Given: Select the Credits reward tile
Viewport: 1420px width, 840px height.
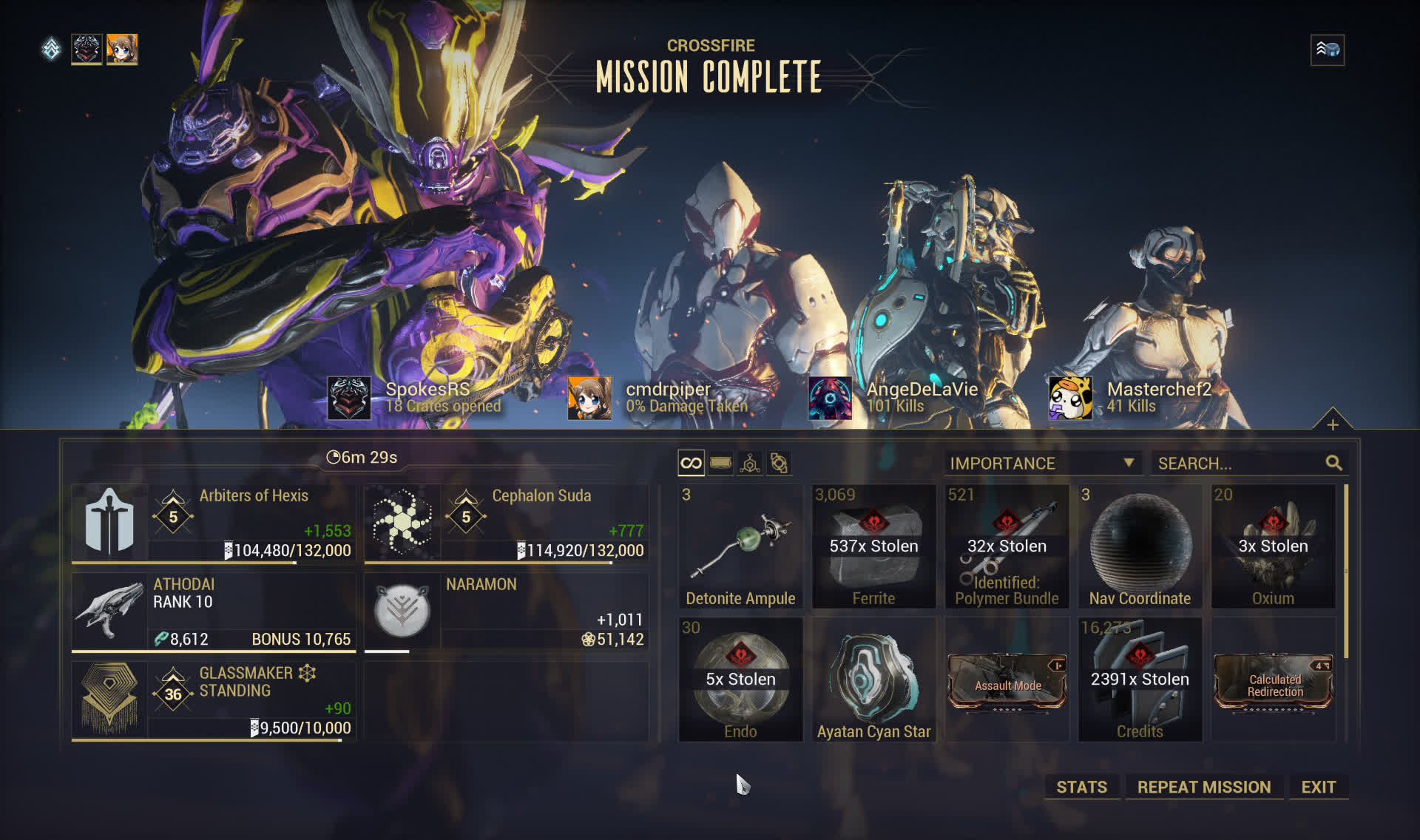Looking at the screenshot, I should (1140, 680).
